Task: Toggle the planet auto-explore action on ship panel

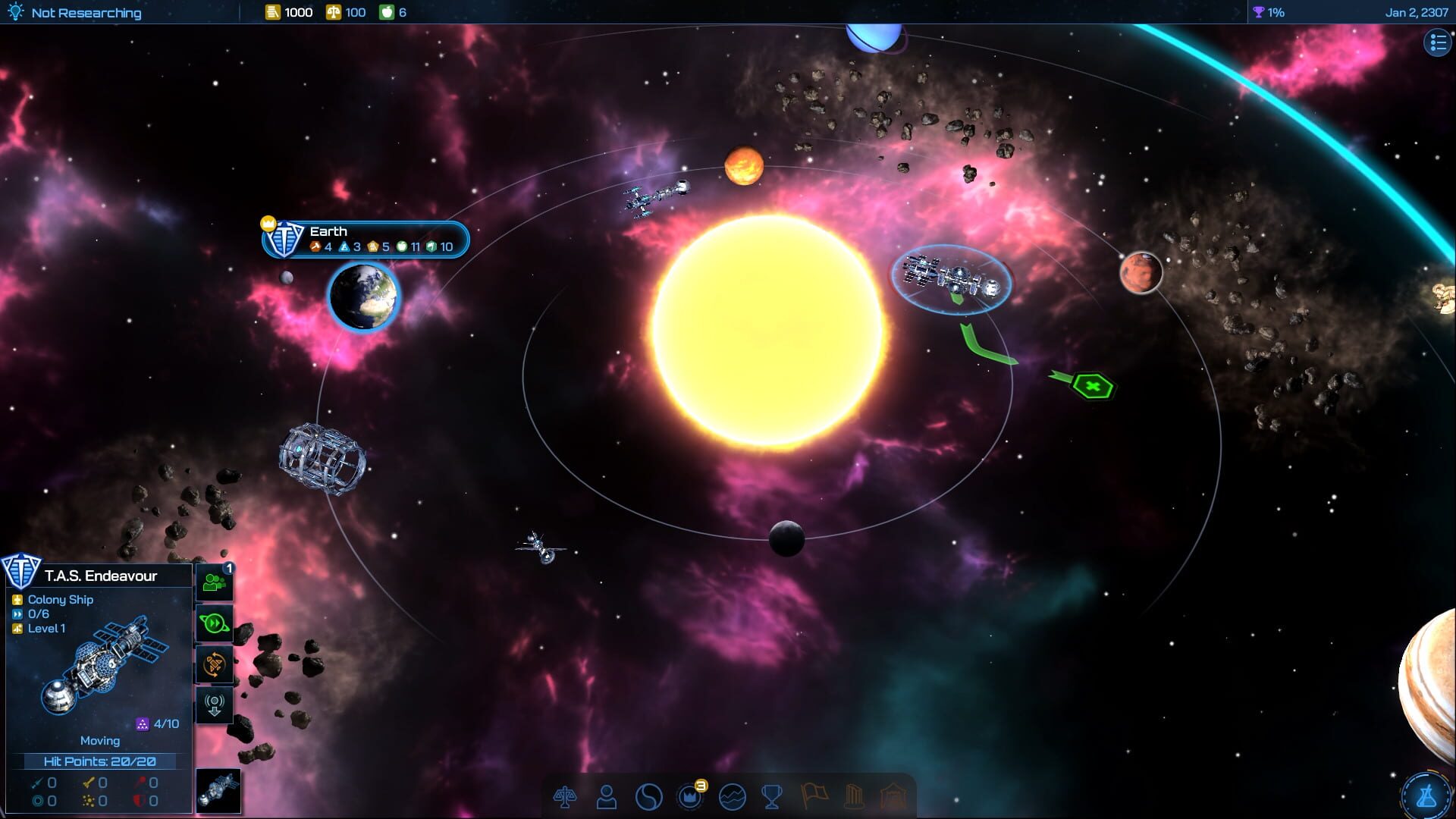Action: [215, 623]
